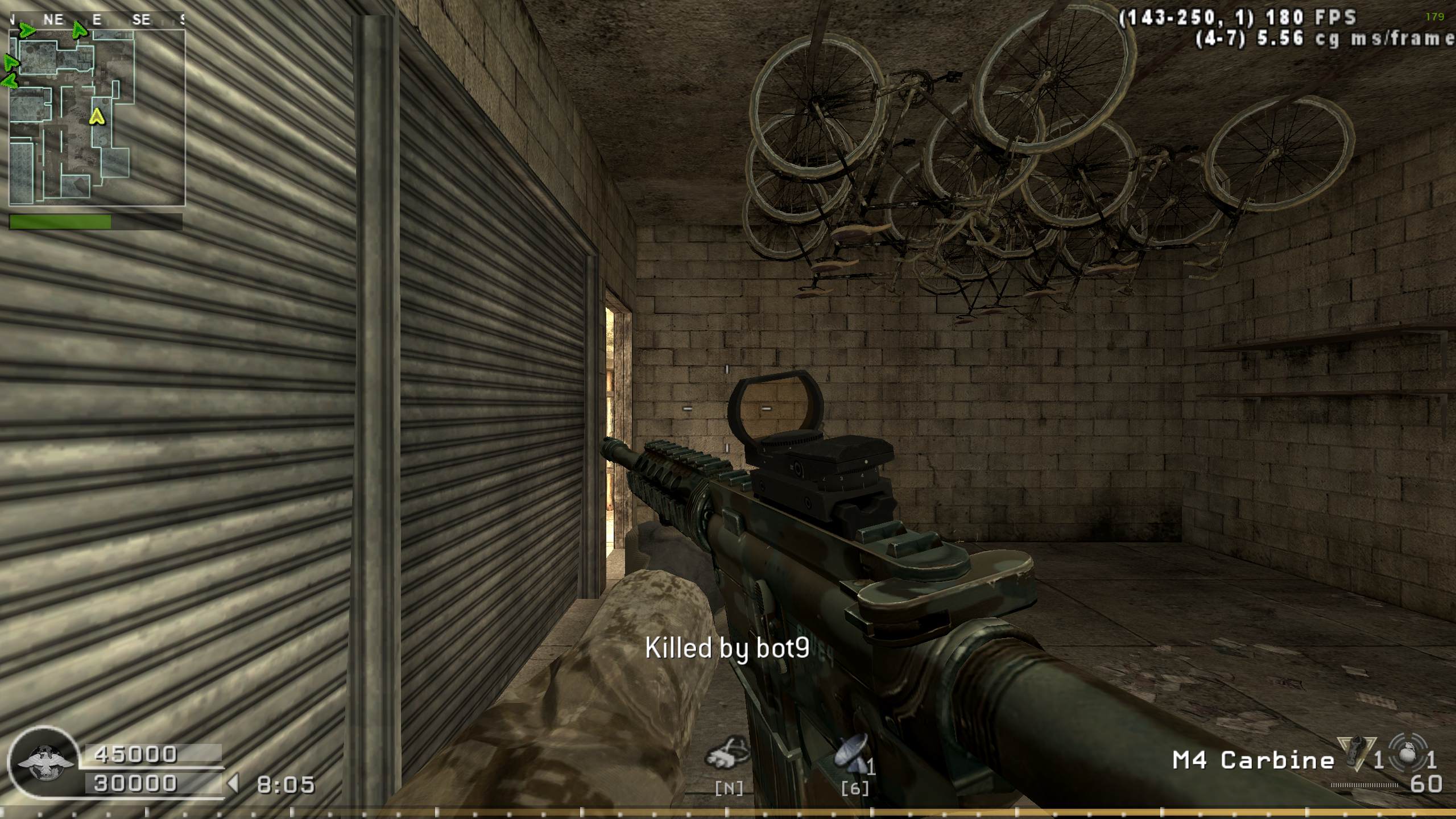The height and width of the screenshot is (819, 1456).
Task: Click the minimap in the corner
Action: click(97, 118)
